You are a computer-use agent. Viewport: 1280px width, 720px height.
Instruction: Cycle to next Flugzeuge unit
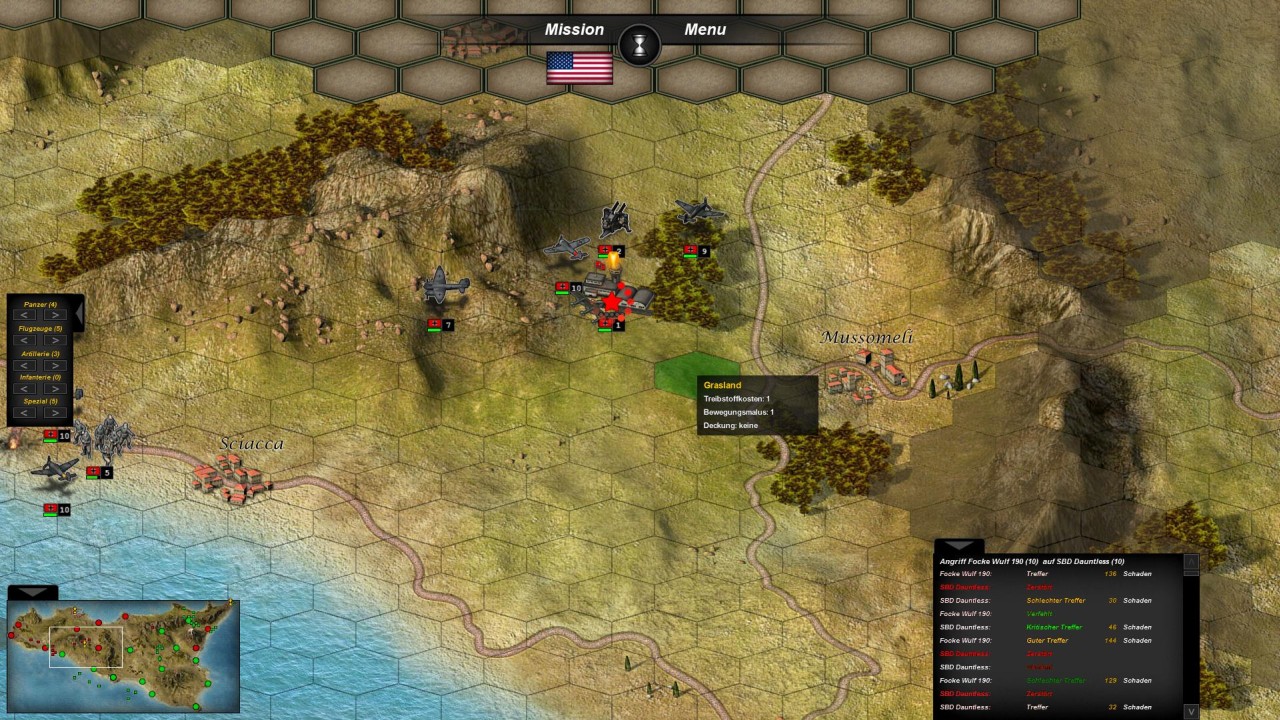pos(55,340)
